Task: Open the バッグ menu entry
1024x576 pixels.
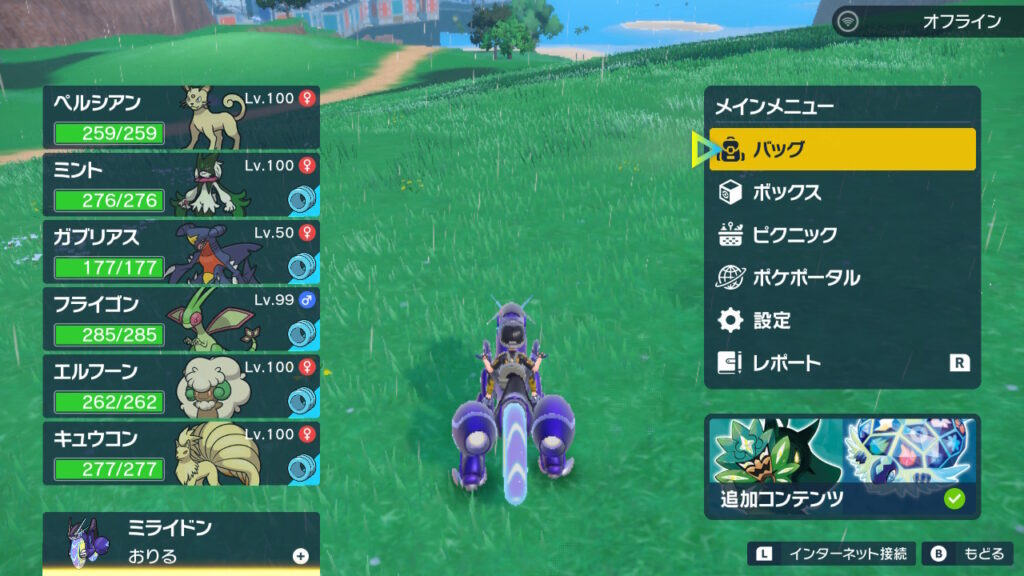Action: click(842, 150)
